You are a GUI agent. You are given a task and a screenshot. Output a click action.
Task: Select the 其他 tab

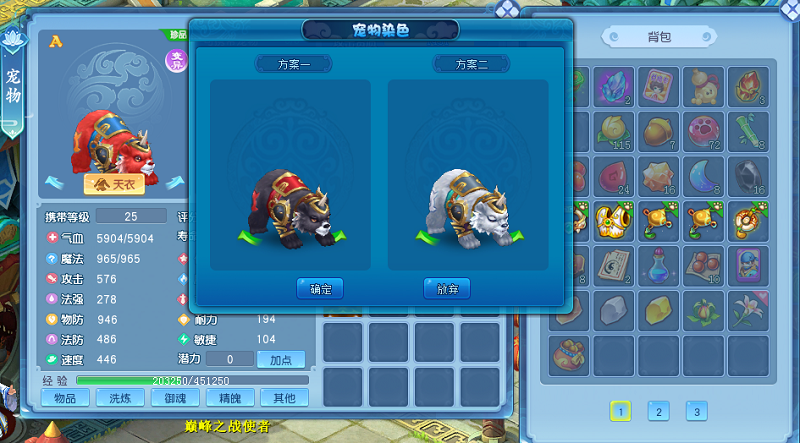[282, 398]
